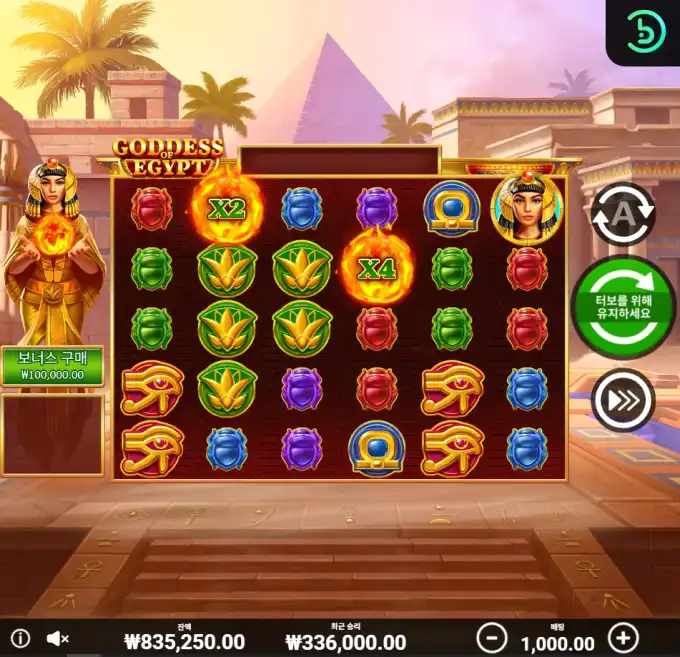Spin the reels with the green button

[x=623, y=307]
